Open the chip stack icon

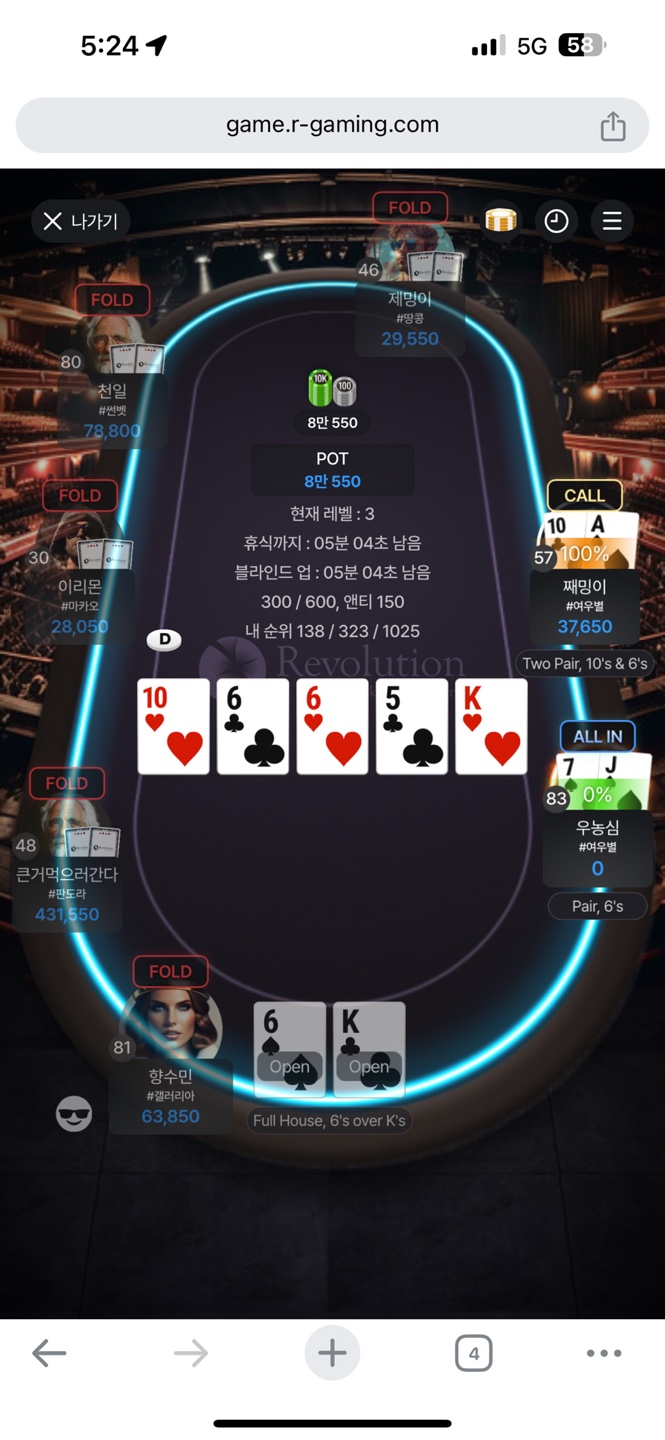pos(500,220)
